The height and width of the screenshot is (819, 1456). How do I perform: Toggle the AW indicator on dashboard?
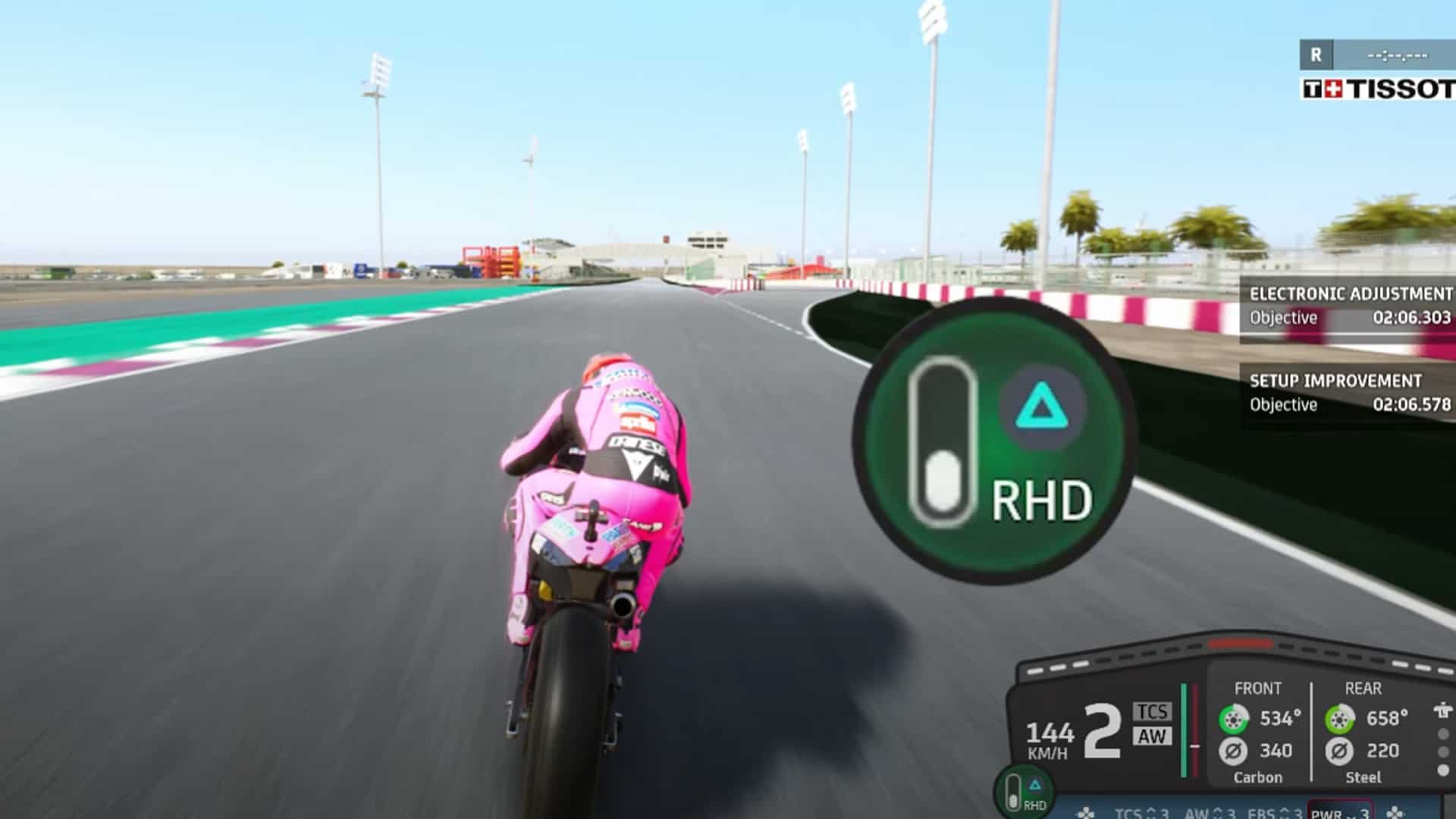click(x=1153, y=736)
